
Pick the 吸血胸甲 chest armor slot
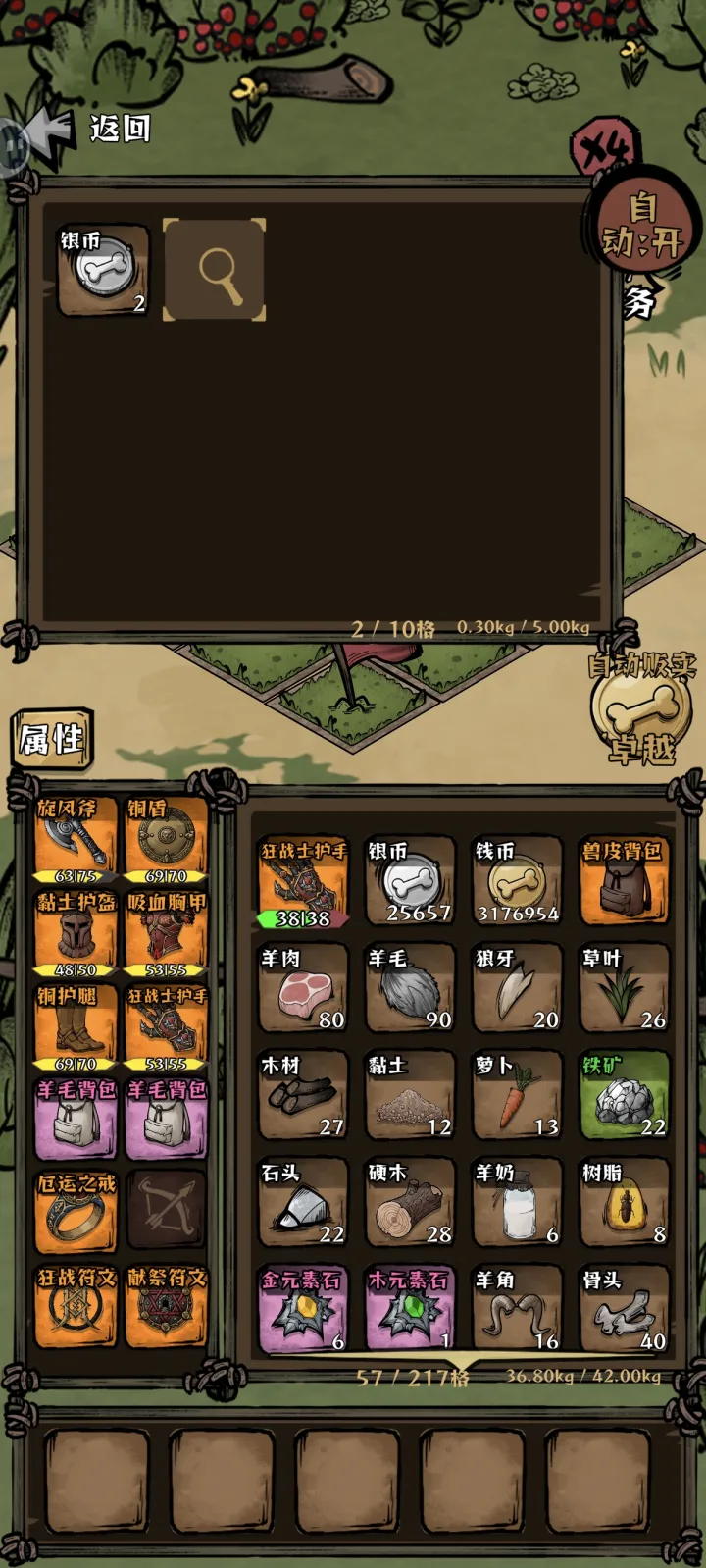[x=166, y=934]
